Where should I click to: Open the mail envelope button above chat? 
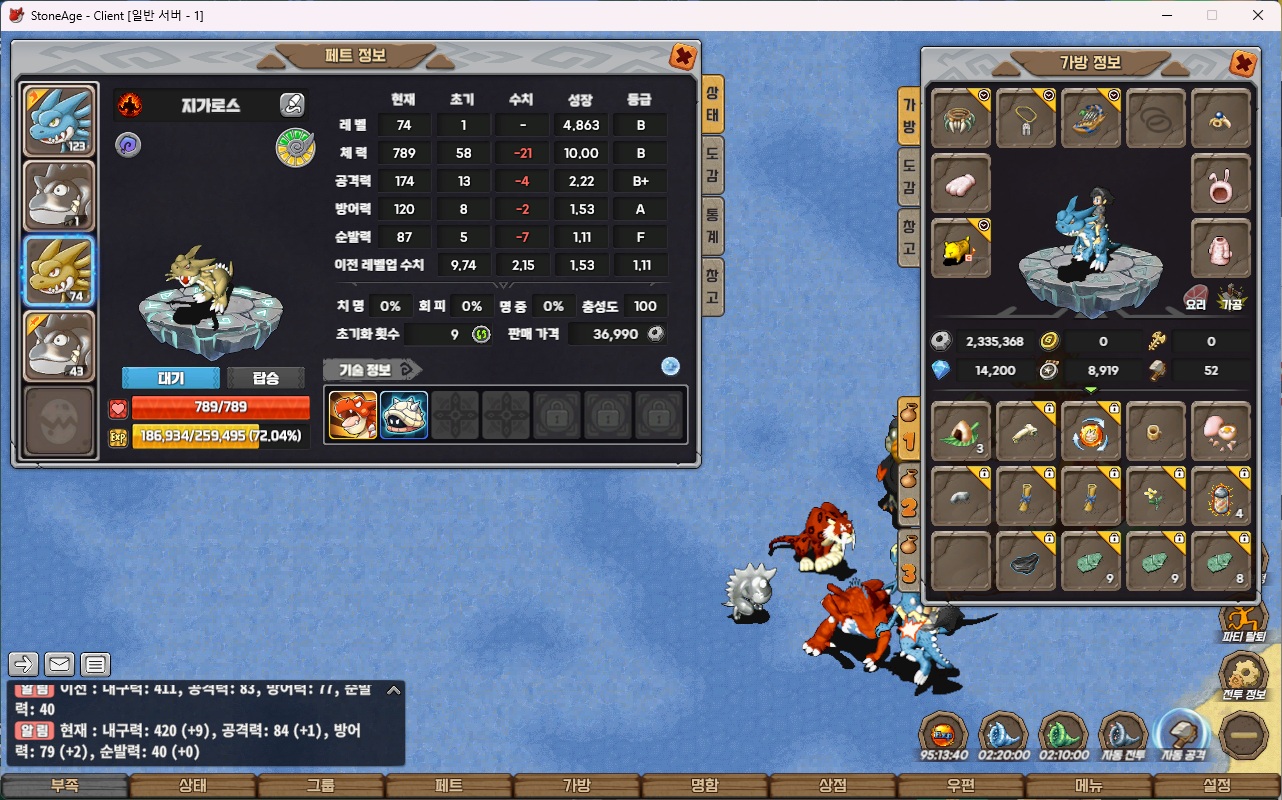click(x=59, y=663)
